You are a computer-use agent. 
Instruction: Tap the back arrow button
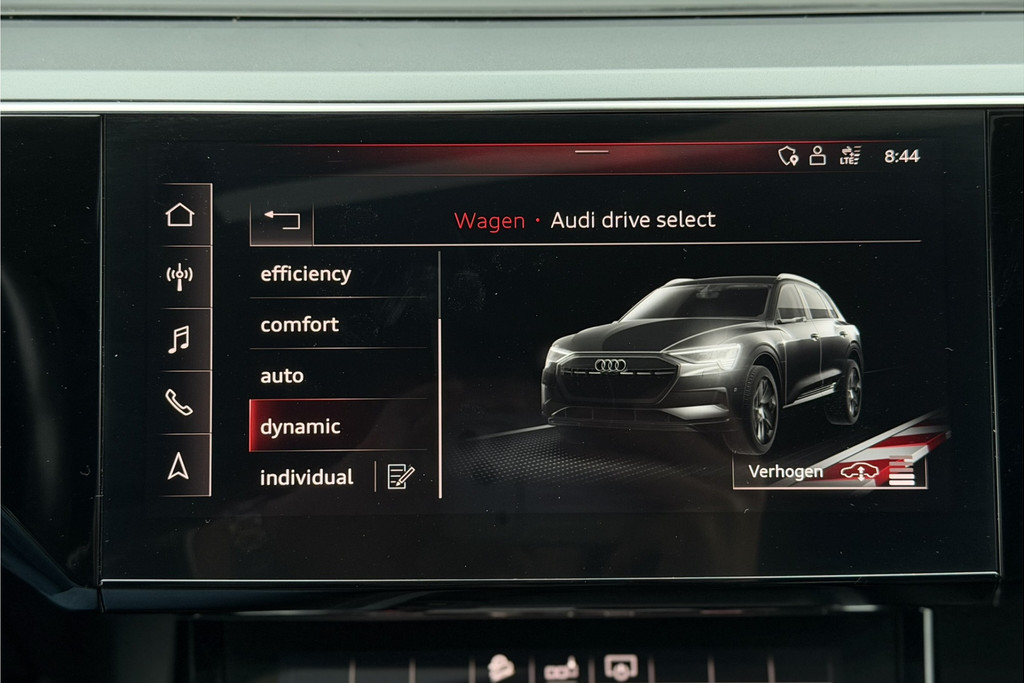tap(282, 220)
